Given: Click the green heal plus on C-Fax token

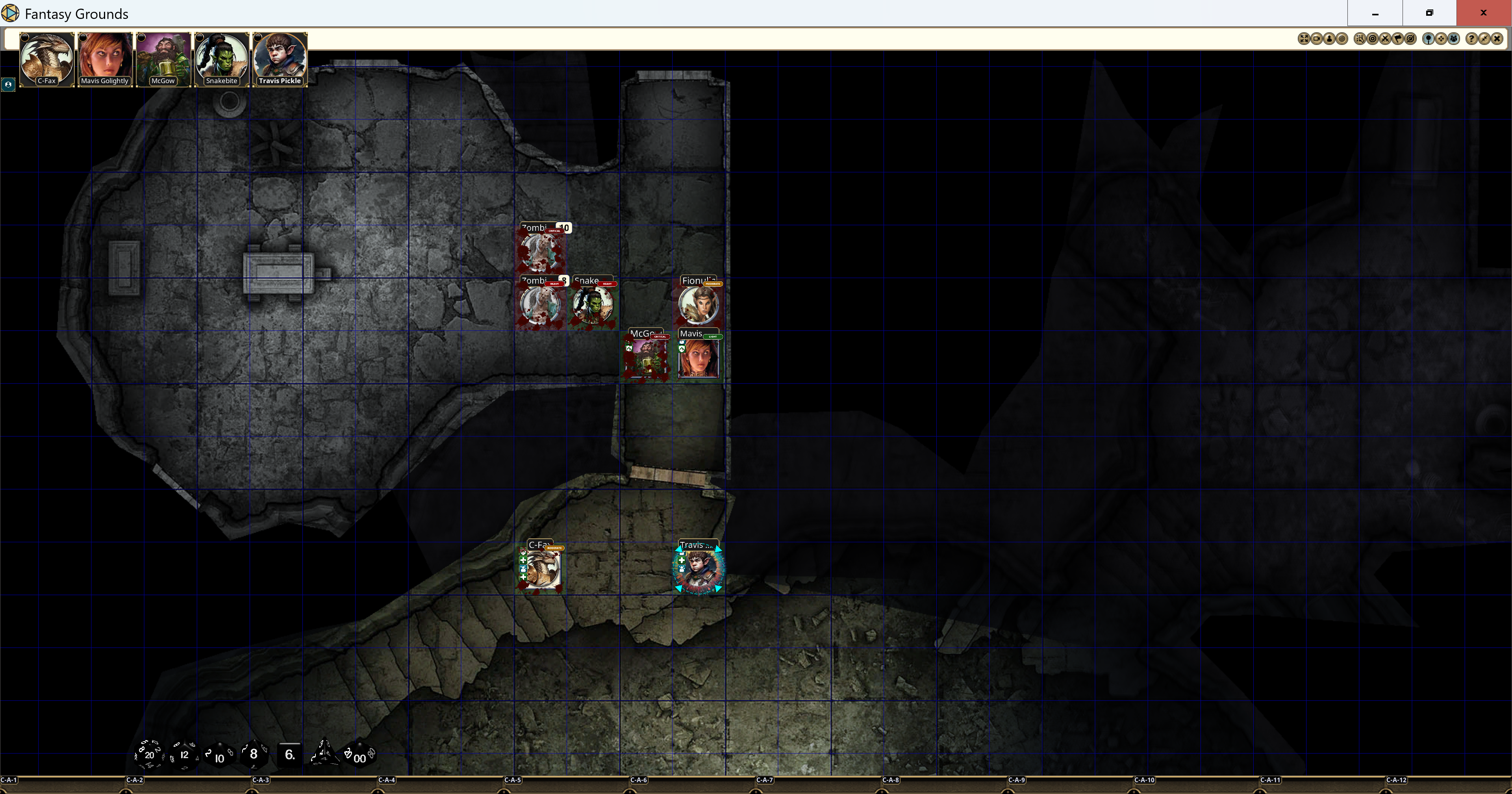Looking at the screenshot, I should [x=524, y=560].
